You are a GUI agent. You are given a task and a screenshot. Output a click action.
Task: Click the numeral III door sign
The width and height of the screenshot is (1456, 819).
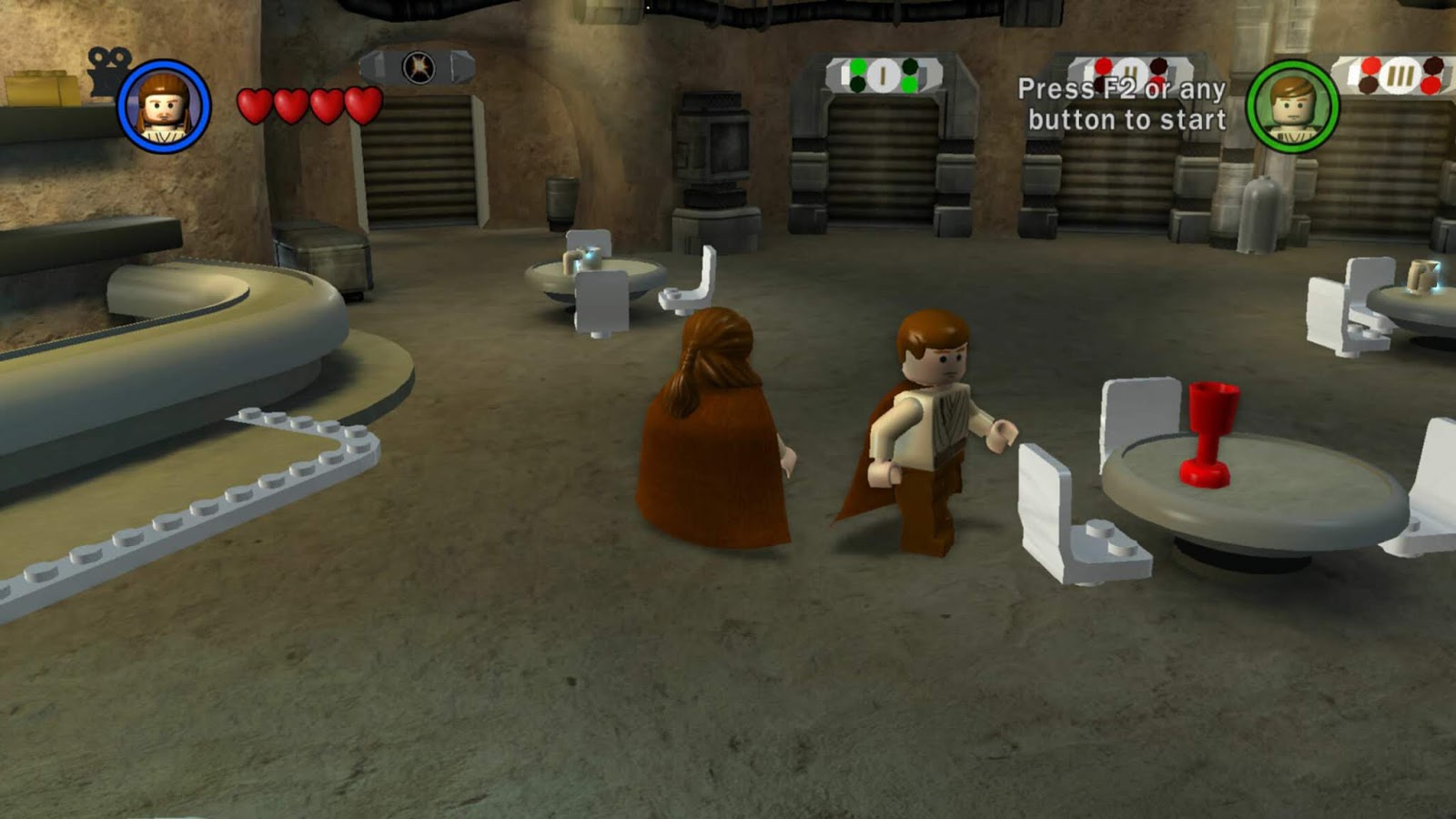[x=1401, y=76]
